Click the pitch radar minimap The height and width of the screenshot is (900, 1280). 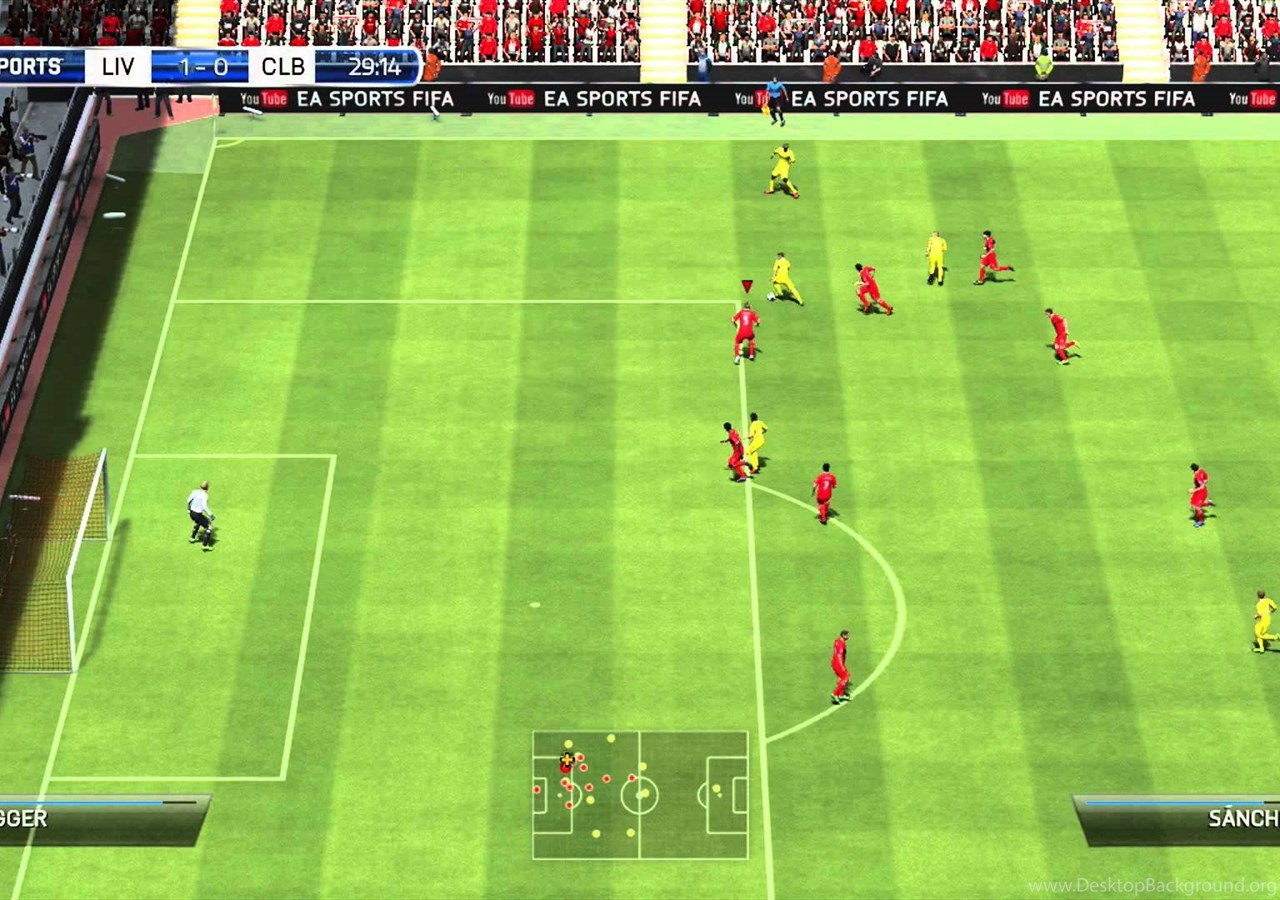[x=640, y=795]
